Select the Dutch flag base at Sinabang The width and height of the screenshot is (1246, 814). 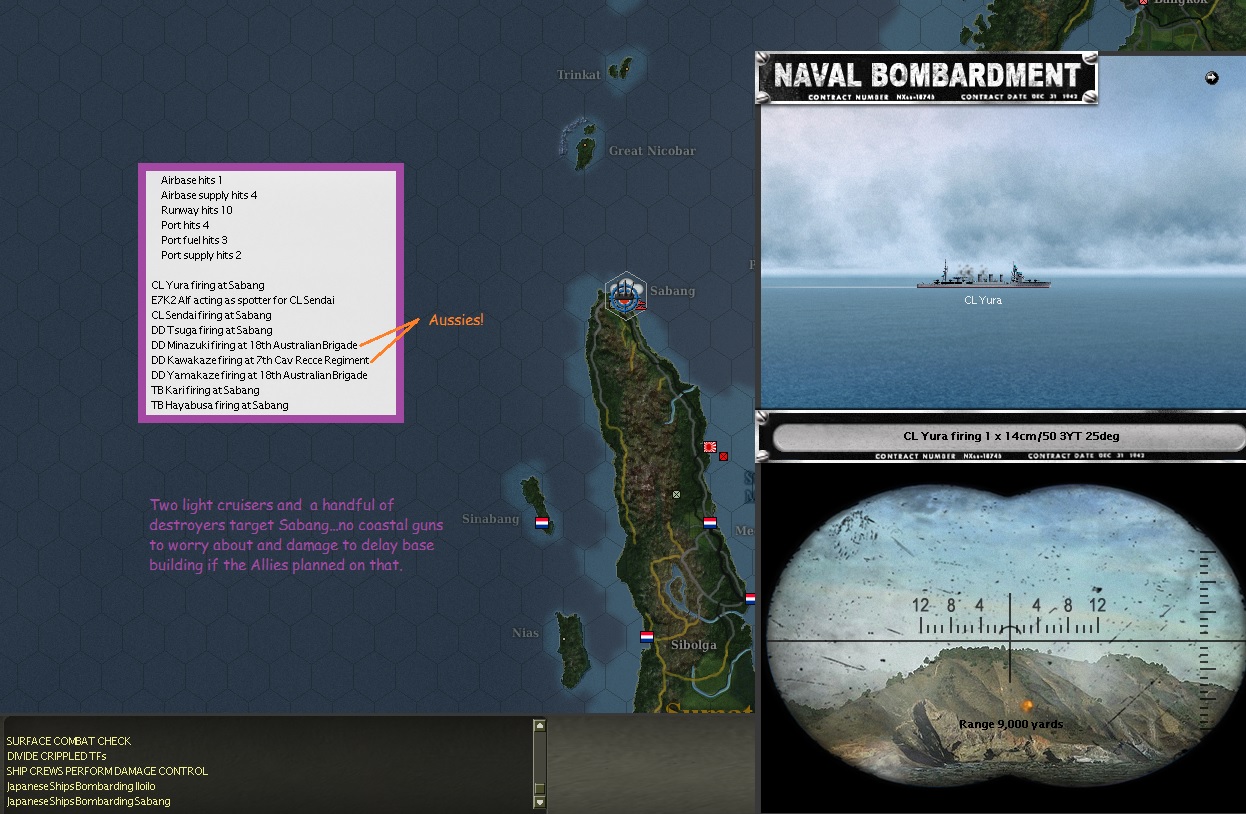(542, 522)
